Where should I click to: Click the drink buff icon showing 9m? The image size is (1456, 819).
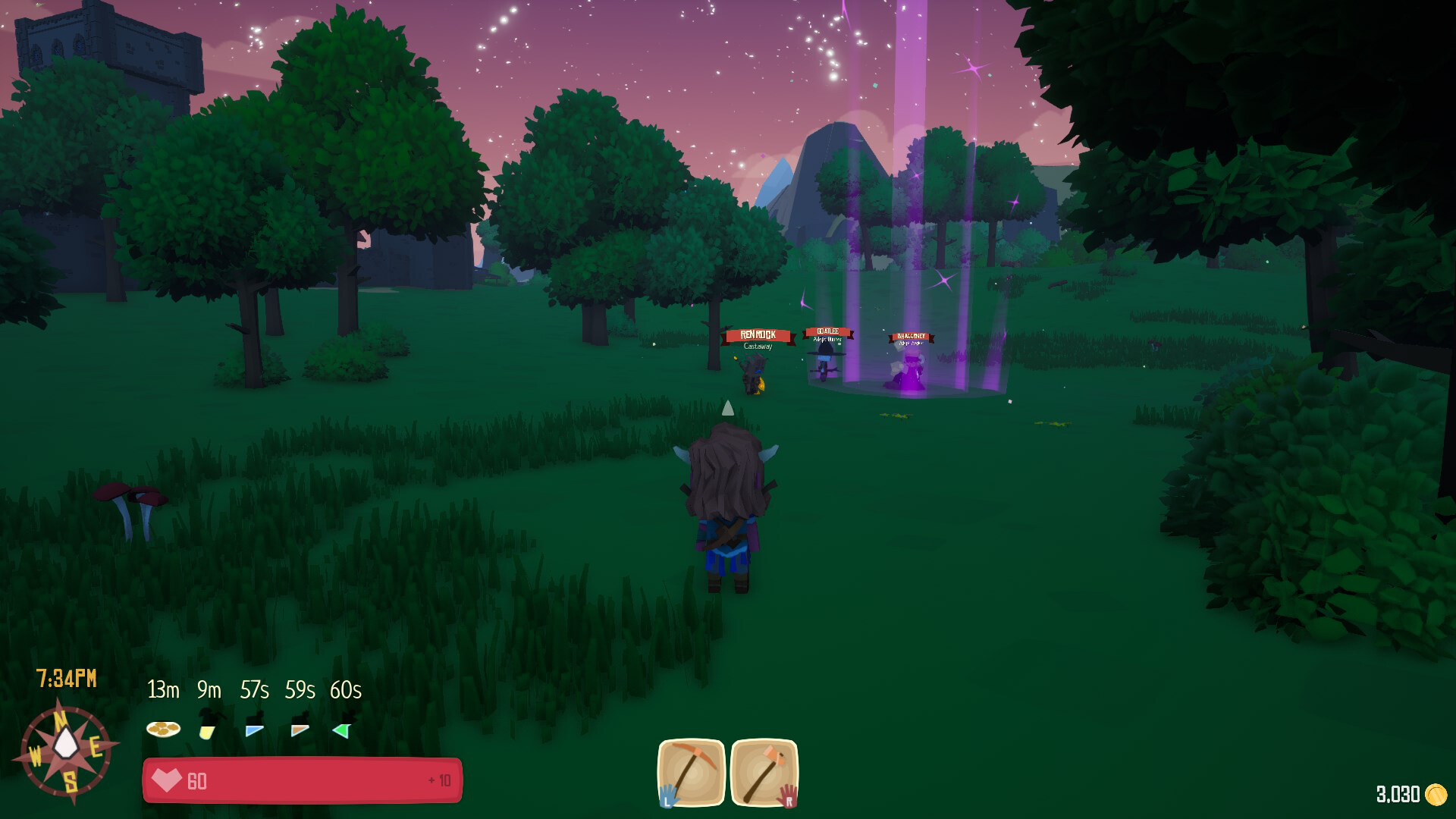pos(206,729)
